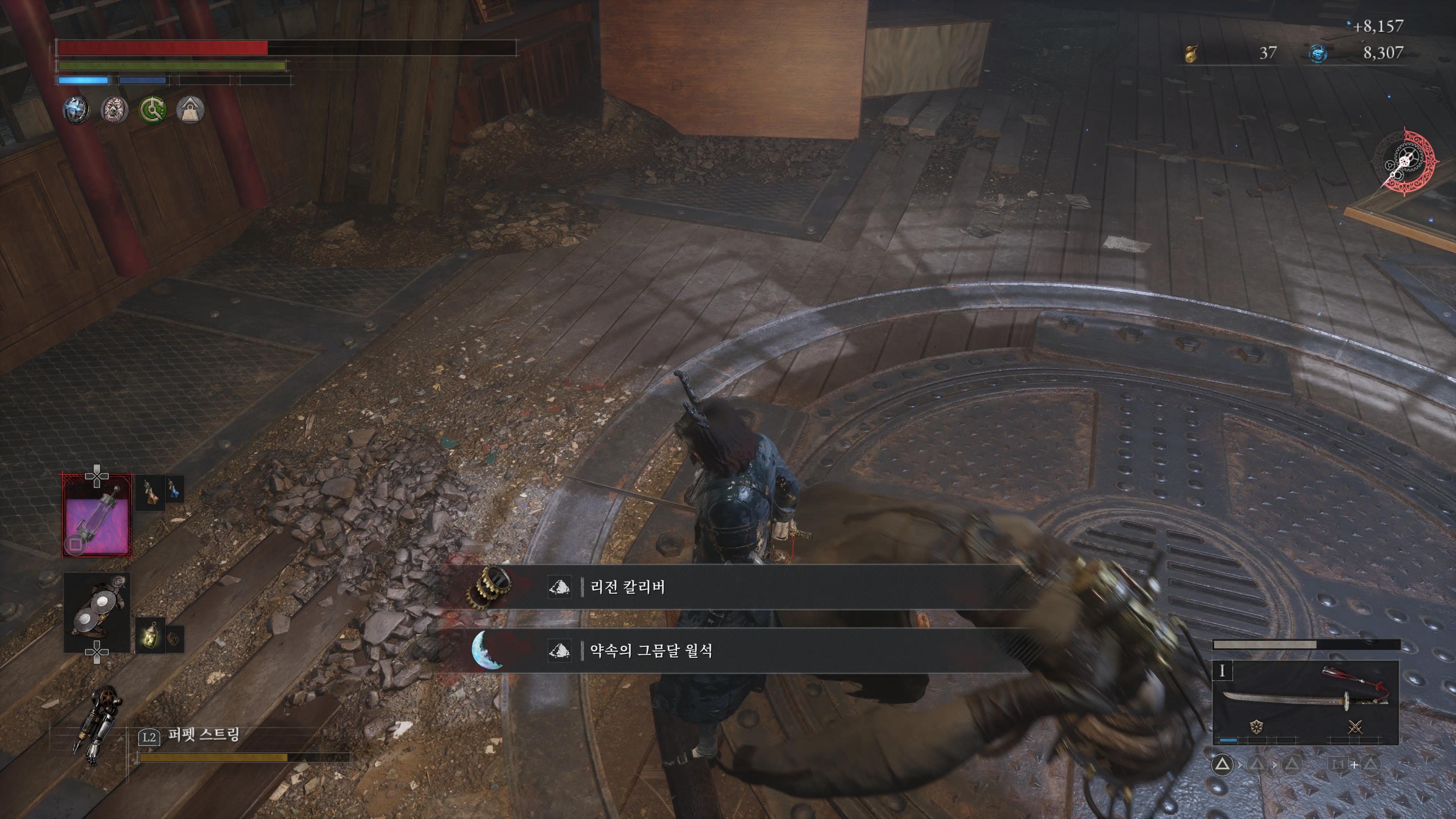Click the weight status icon

[x=190, y=110]
